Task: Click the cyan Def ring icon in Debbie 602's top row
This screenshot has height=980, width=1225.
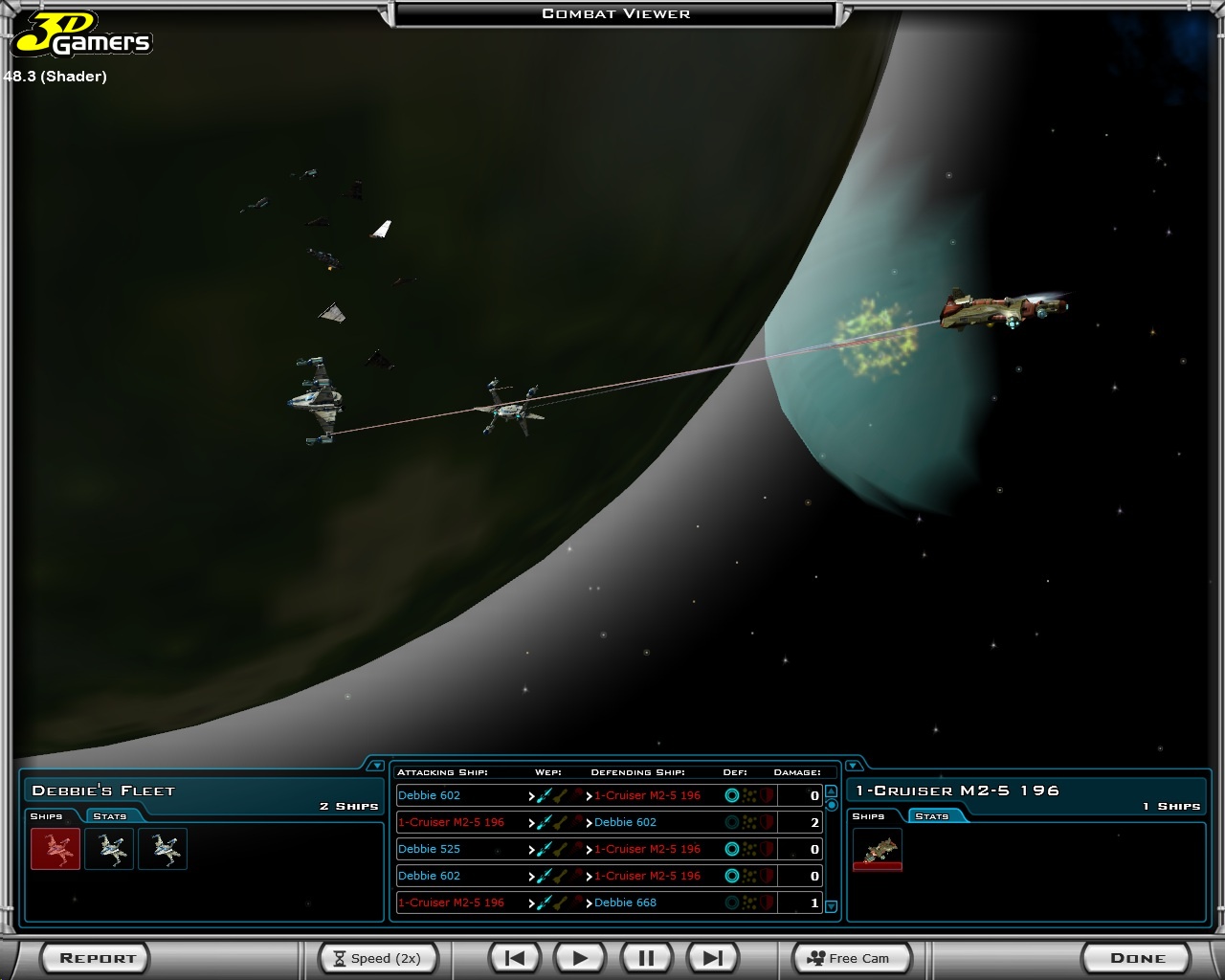Action: pyautogui.click(x=731, y=795)
